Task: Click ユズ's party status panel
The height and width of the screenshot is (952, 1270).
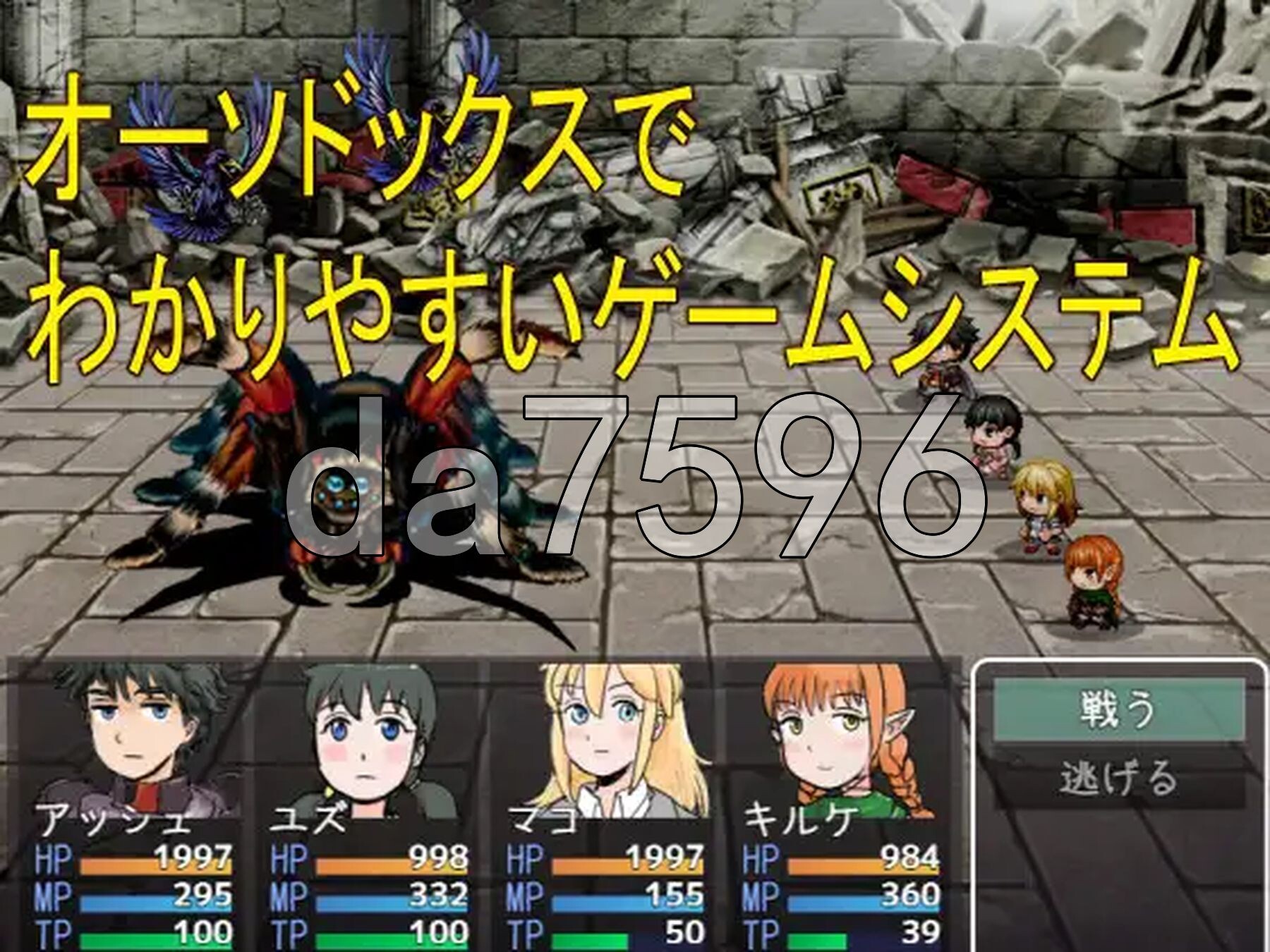Action: (369, 804)
